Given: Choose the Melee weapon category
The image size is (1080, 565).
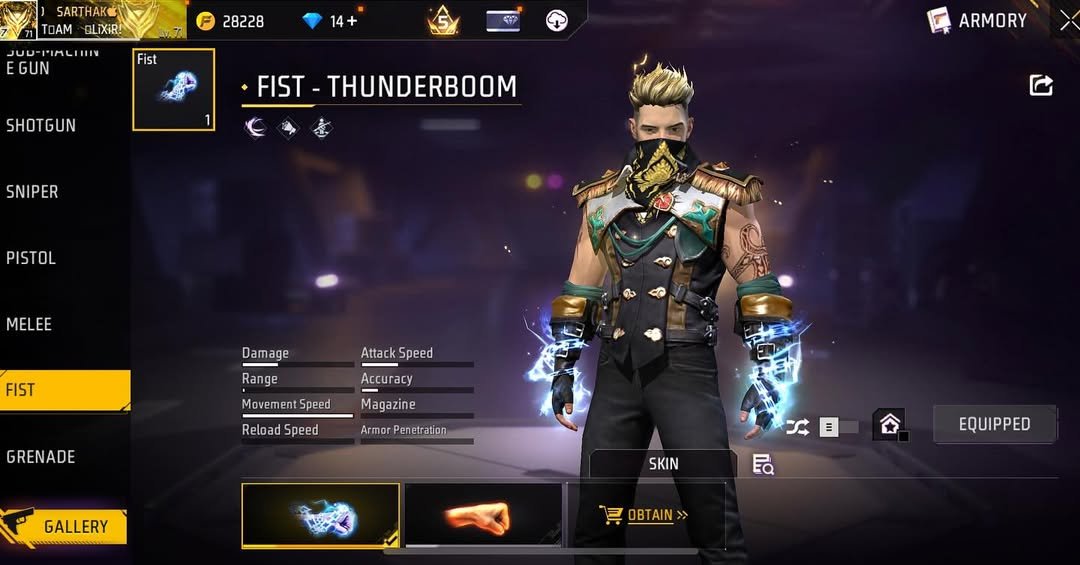Looking at the screenshot, I should 29,324.
